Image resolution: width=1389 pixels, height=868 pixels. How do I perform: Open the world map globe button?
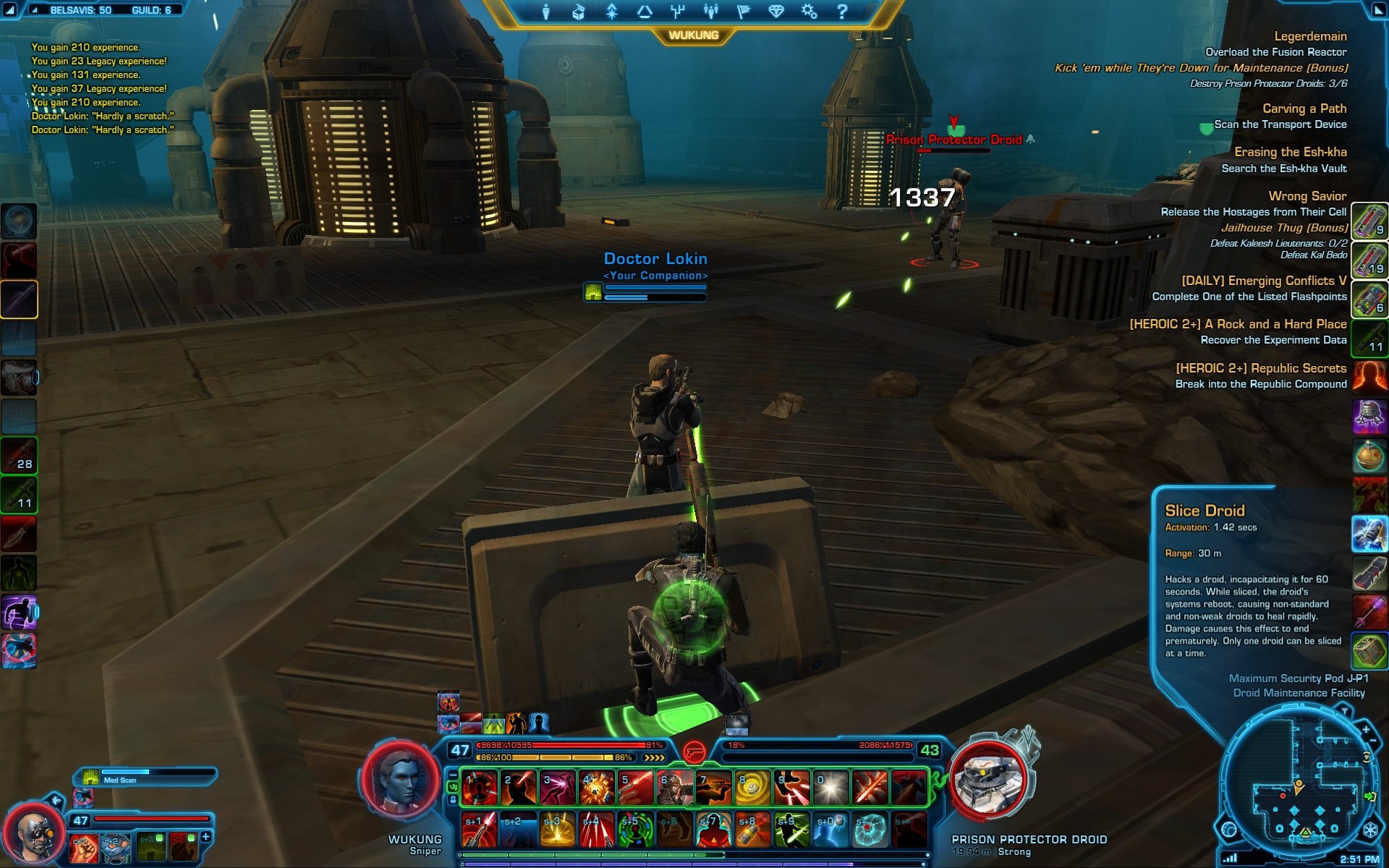[1228, 830]
